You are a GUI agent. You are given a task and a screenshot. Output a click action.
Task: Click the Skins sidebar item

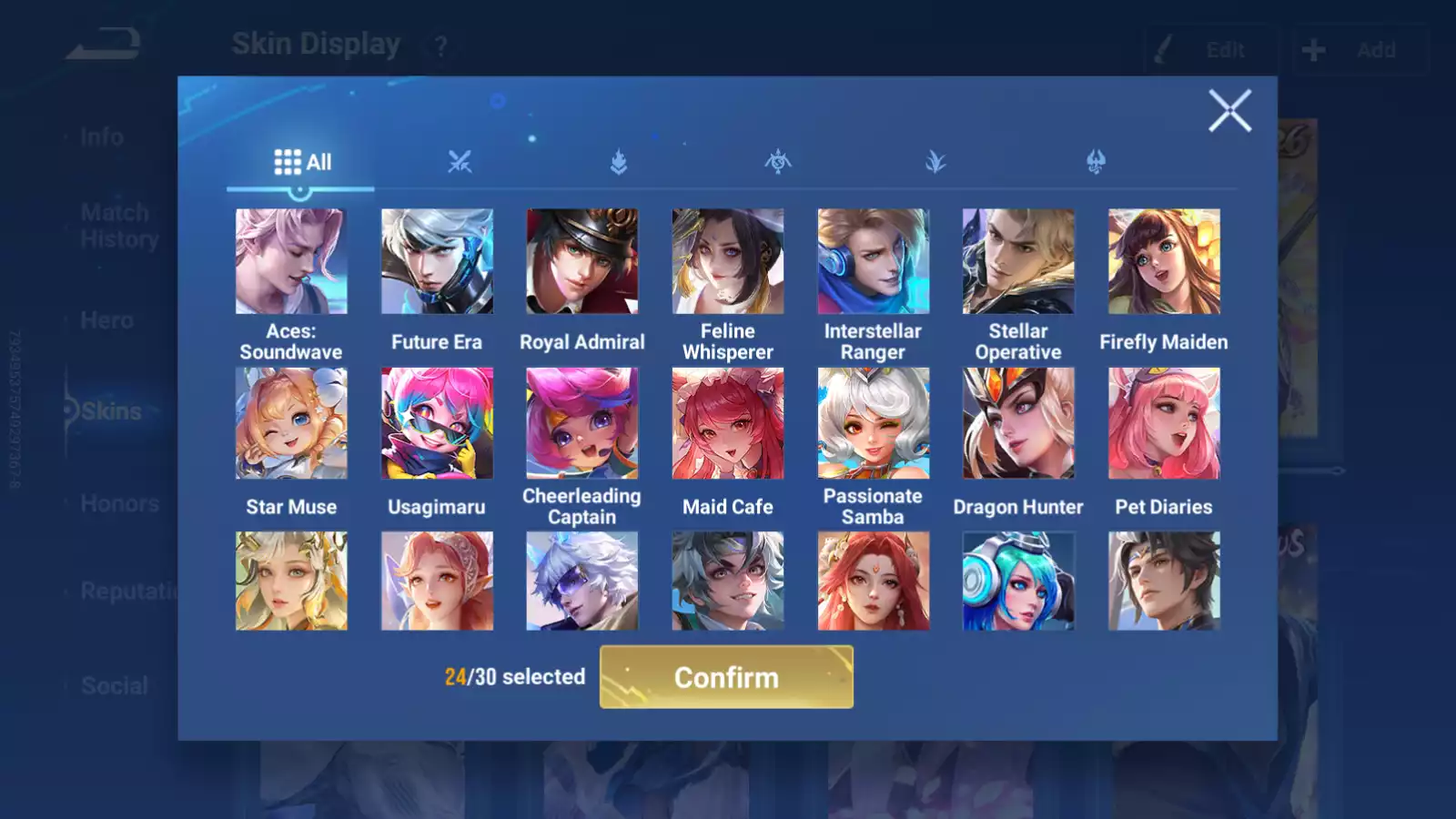(x=109, y=411)
